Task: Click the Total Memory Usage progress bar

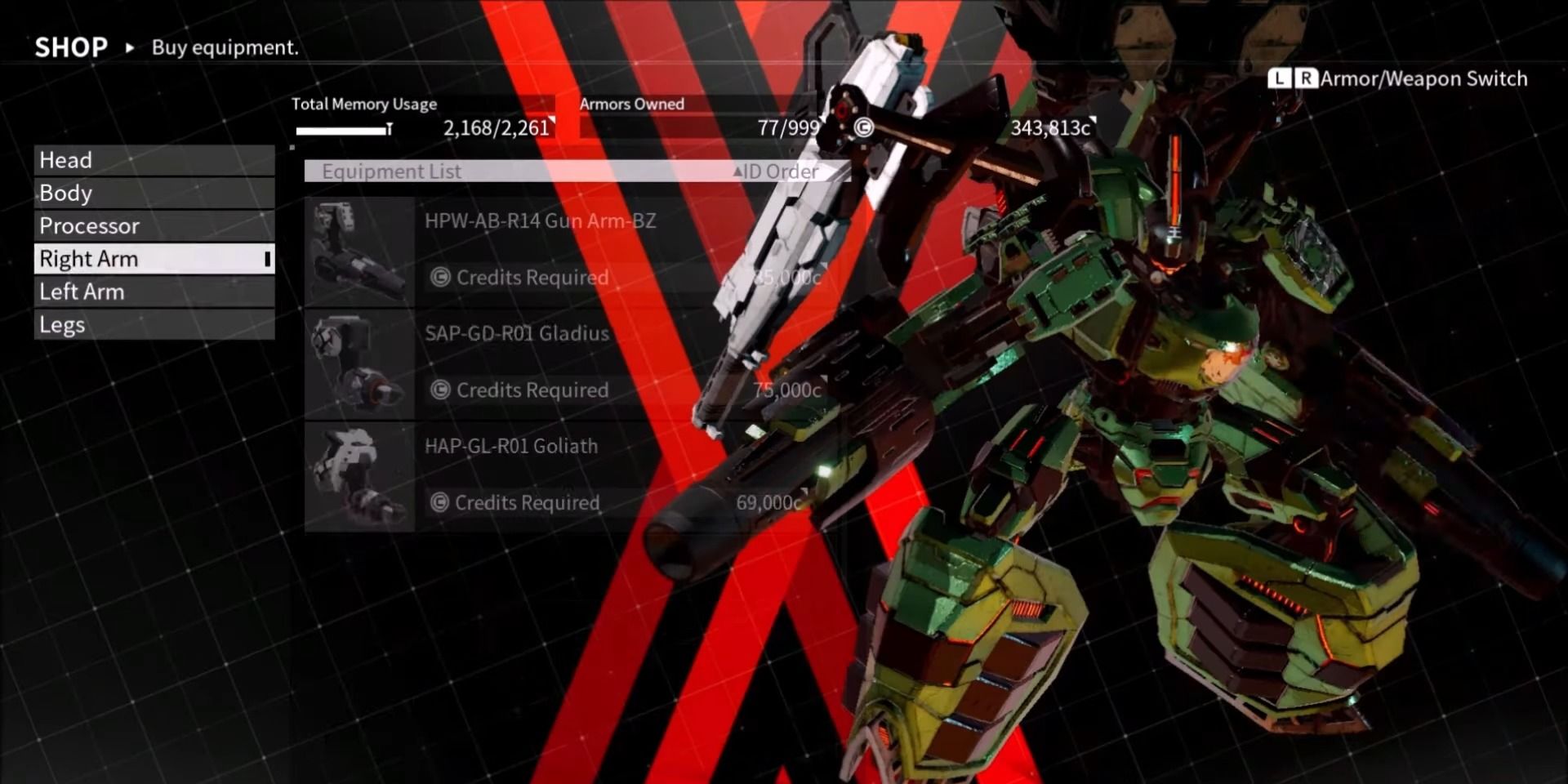Action: tap(343, 128)
